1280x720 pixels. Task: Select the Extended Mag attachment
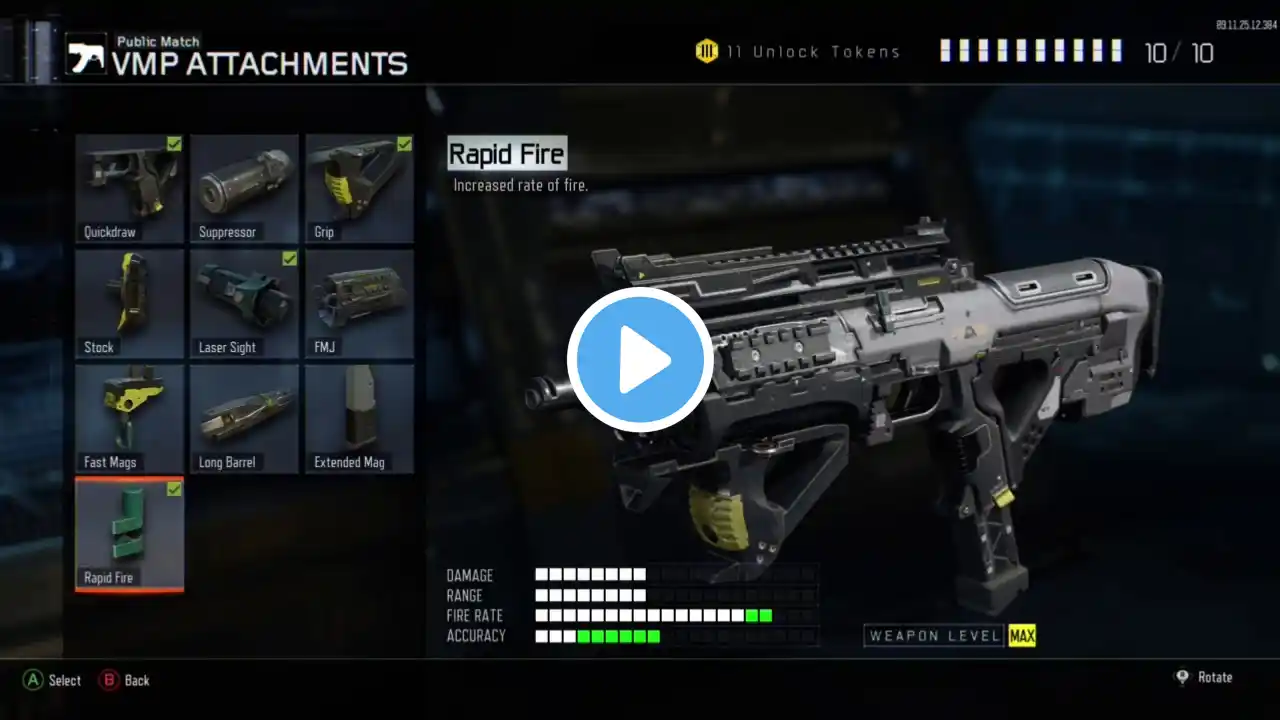(x=359, y=418)
